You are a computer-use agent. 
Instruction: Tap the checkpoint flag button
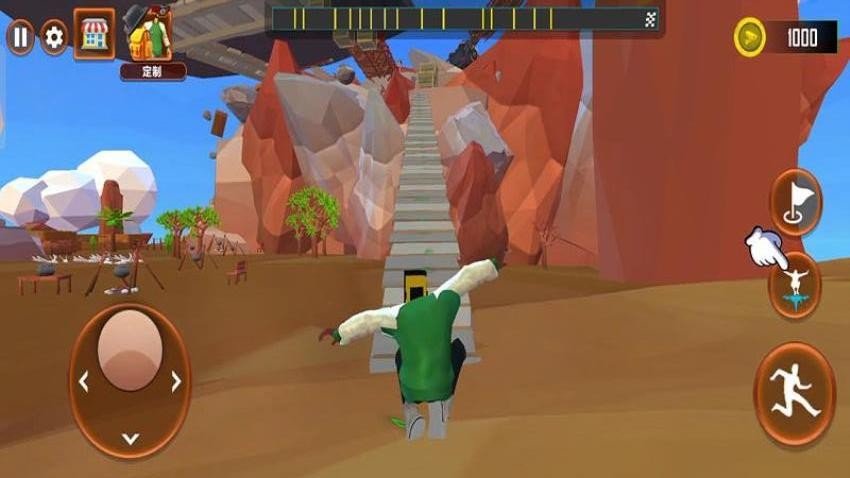click(796, 203)
